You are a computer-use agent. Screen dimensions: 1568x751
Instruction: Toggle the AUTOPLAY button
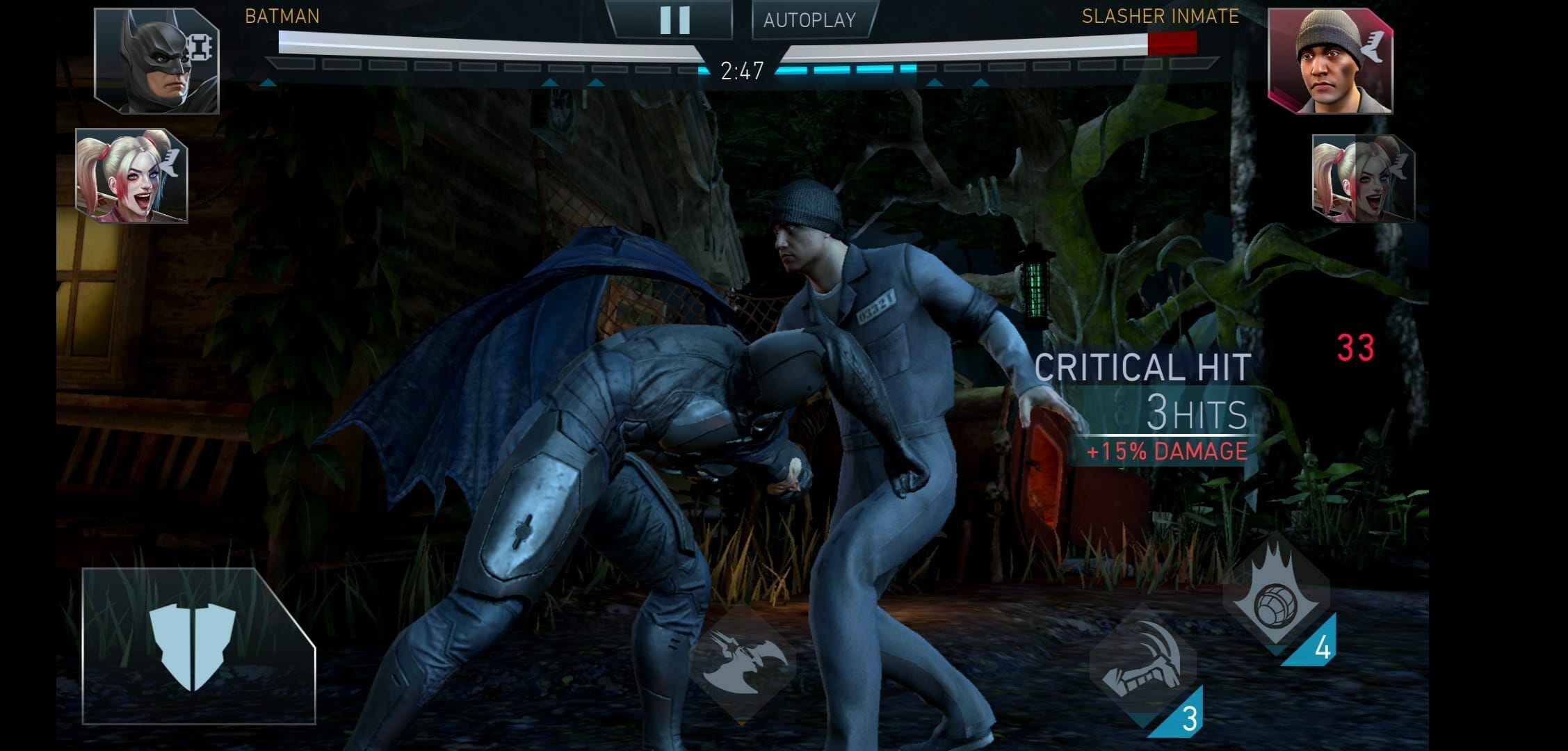(810, 20)
